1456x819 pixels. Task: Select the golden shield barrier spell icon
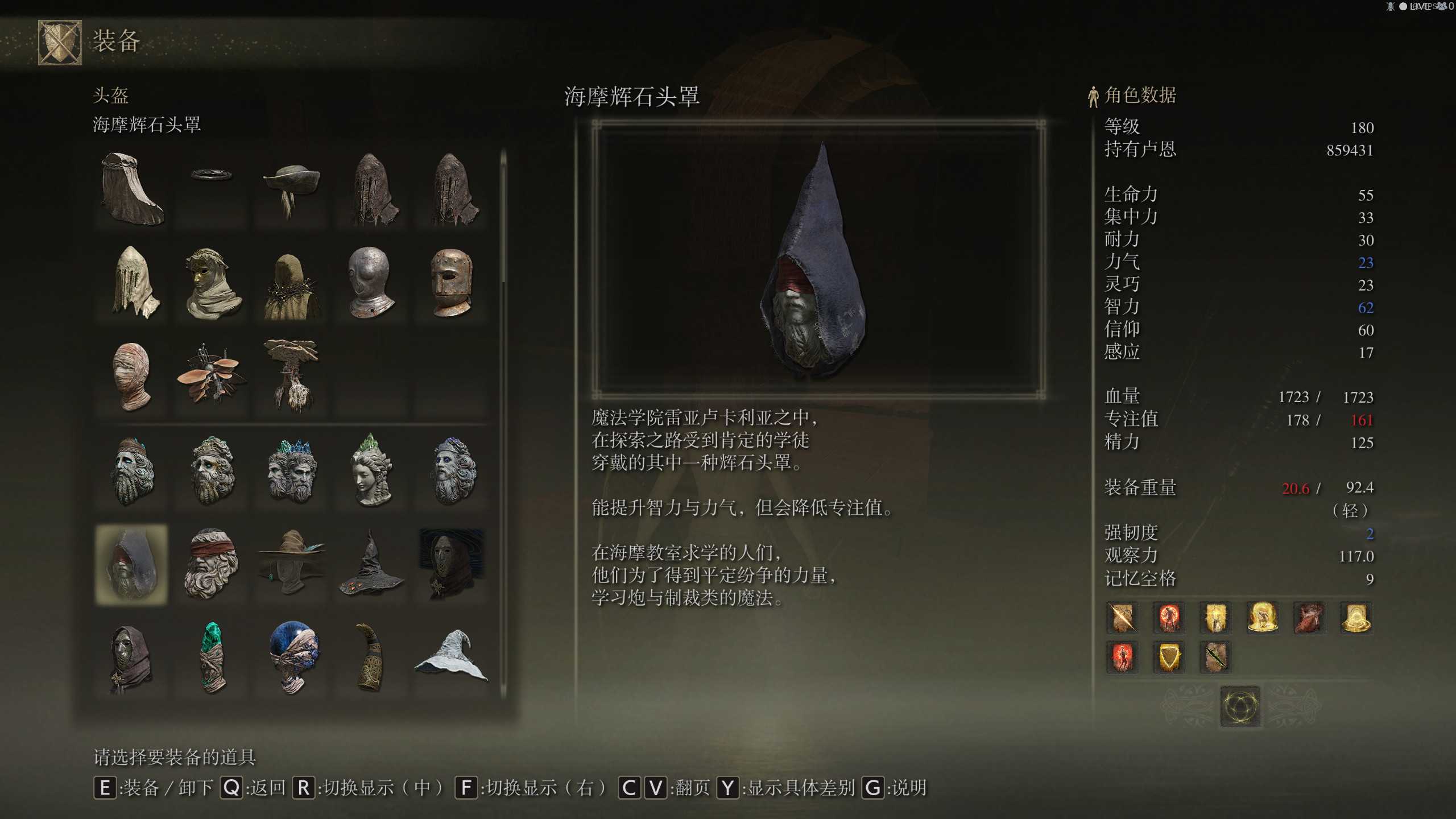point(1168,657)
